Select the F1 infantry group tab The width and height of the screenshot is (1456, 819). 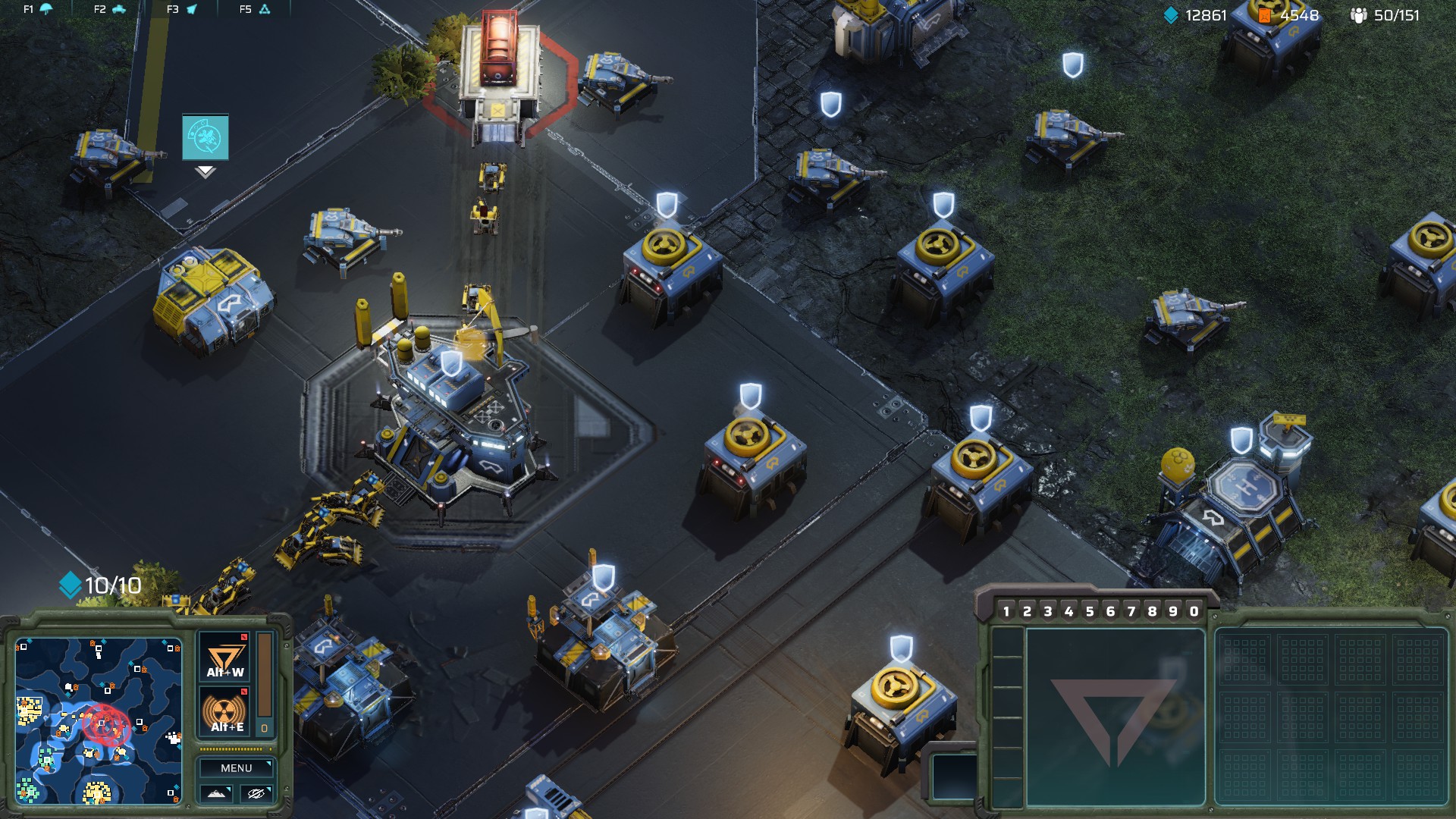click(x=38, y=9)
